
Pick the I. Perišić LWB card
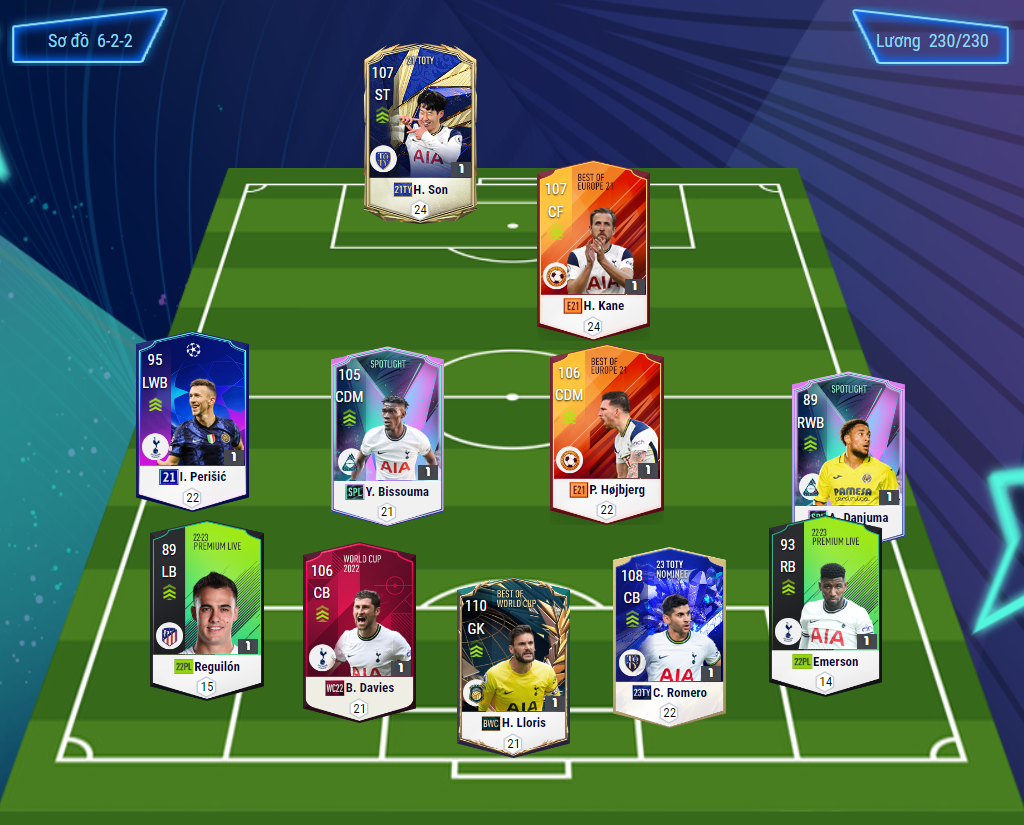tap(192, 420)
